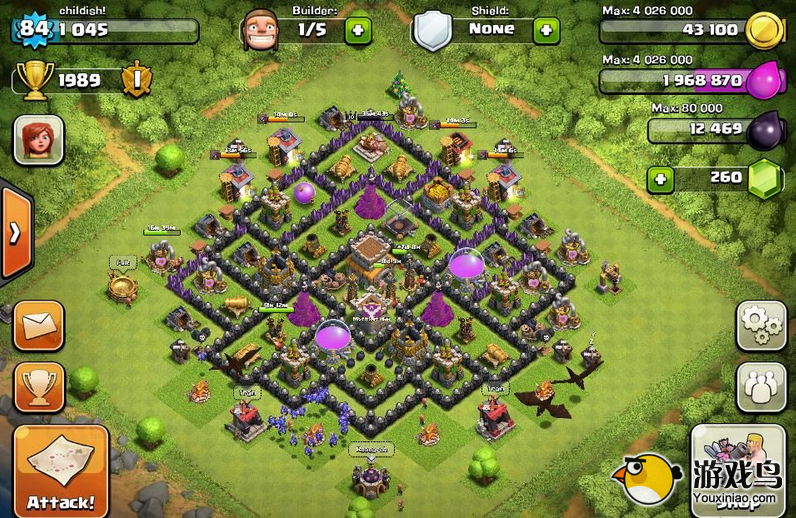Select the builder face icon
The height and width of the screenshot is (518, 796).
point(259,30)
